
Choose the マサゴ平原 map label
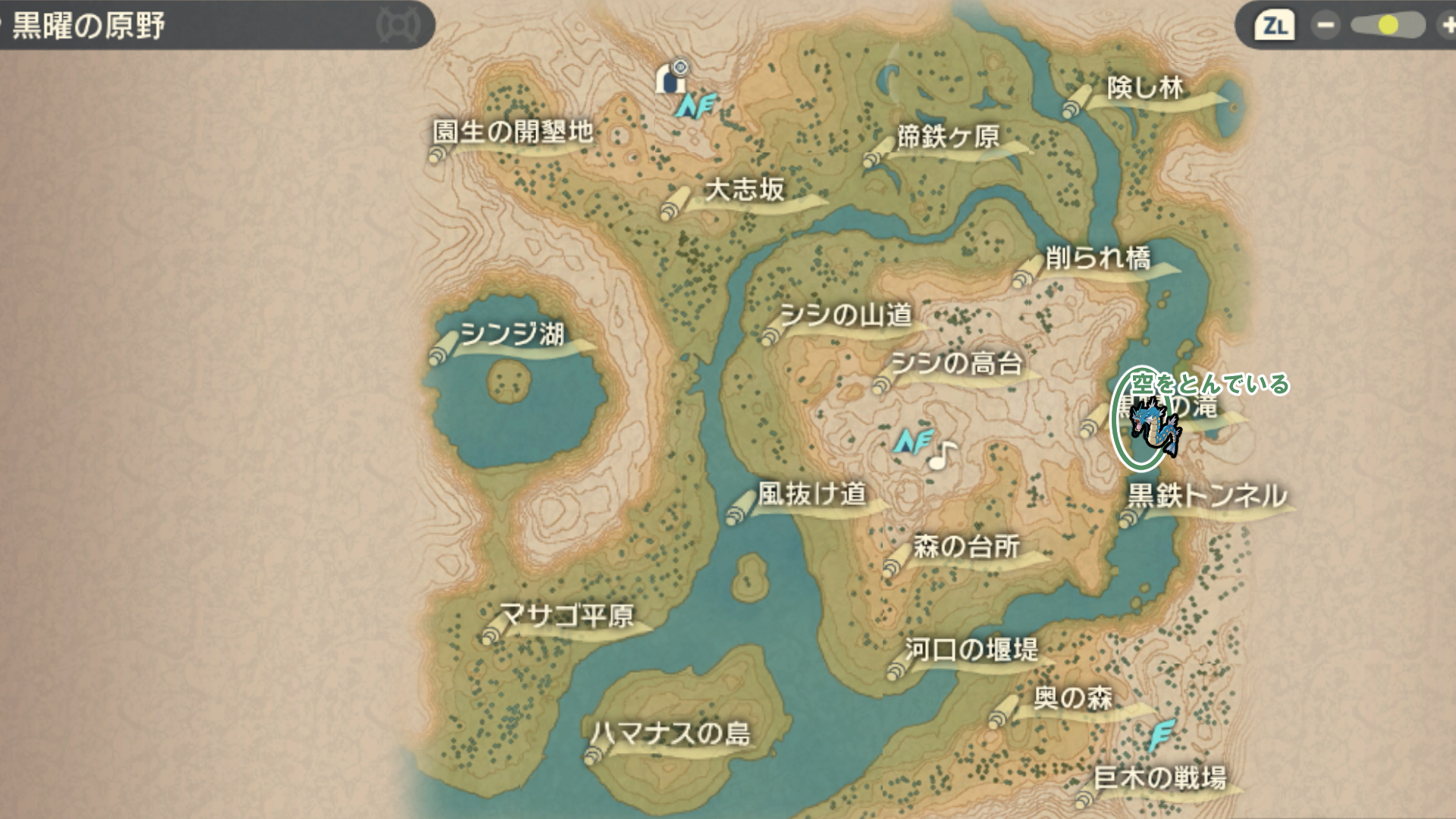pos(566,615)
